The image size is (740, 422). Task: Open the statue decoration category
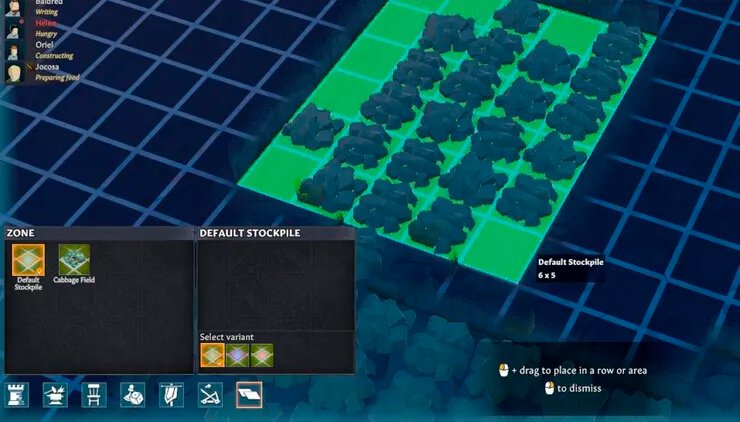[133, 394]
